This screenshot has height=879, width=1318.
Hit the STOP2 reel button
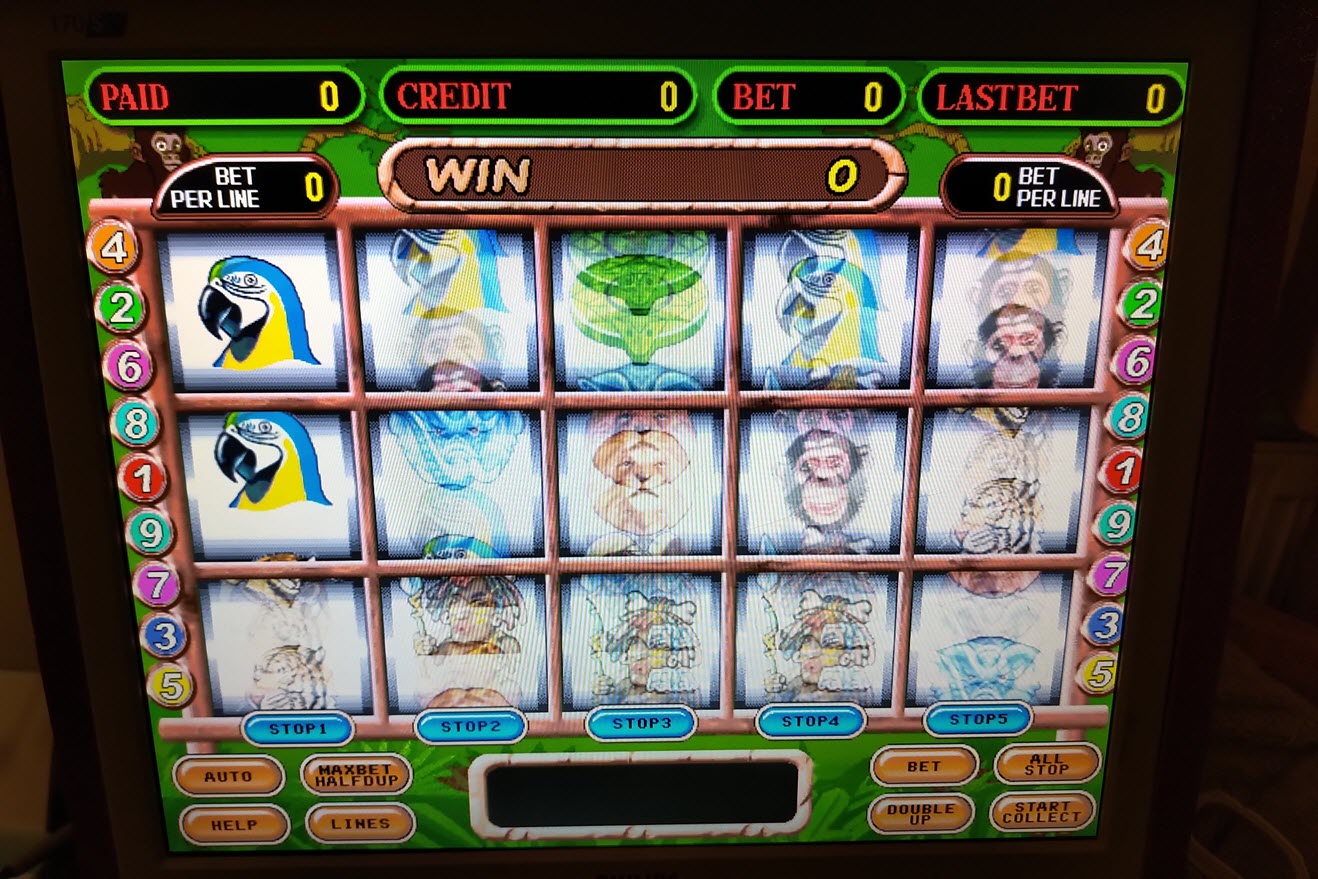[x=470, y=725]
